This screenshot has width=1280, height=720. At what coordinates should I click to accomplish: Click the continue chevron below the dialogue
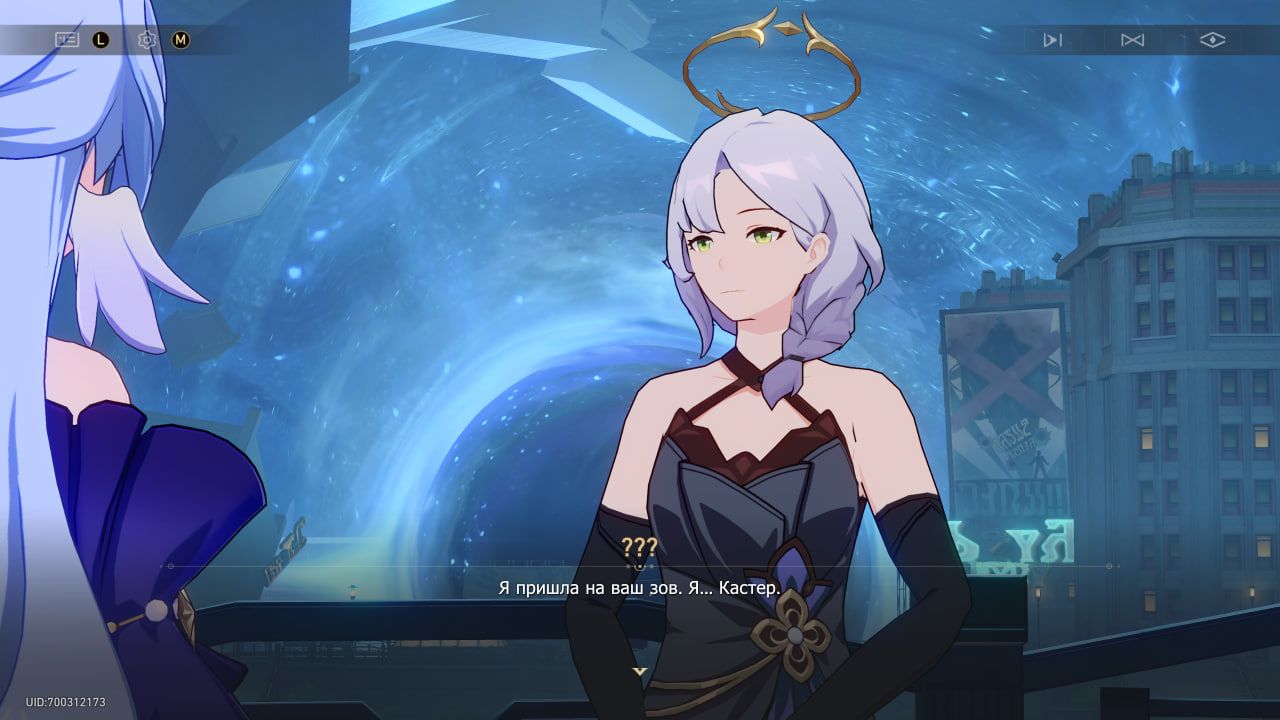pos(639,672)
